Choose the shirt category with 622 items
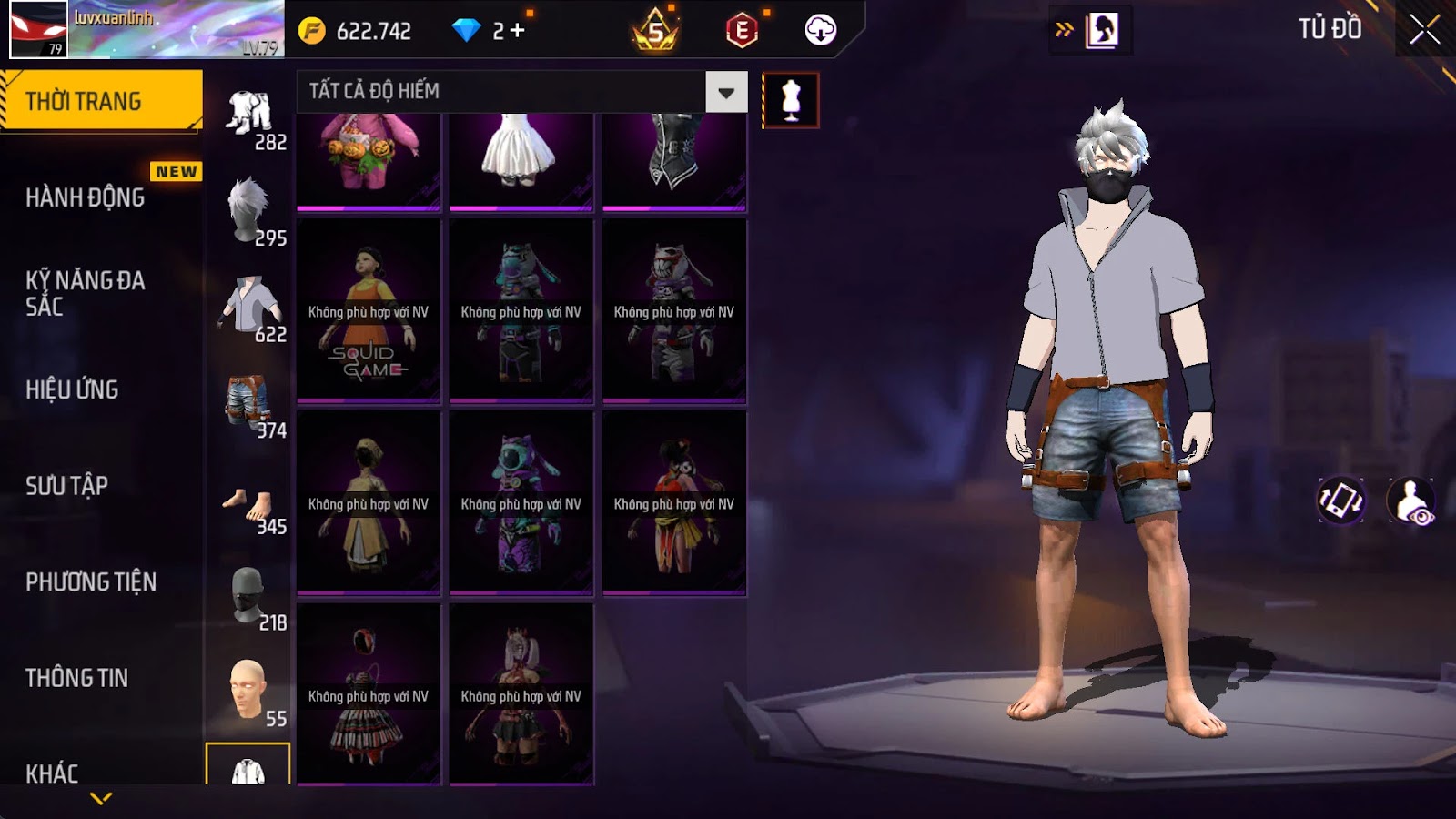Viewport: 1456px width, 819px height. [250, 308]
